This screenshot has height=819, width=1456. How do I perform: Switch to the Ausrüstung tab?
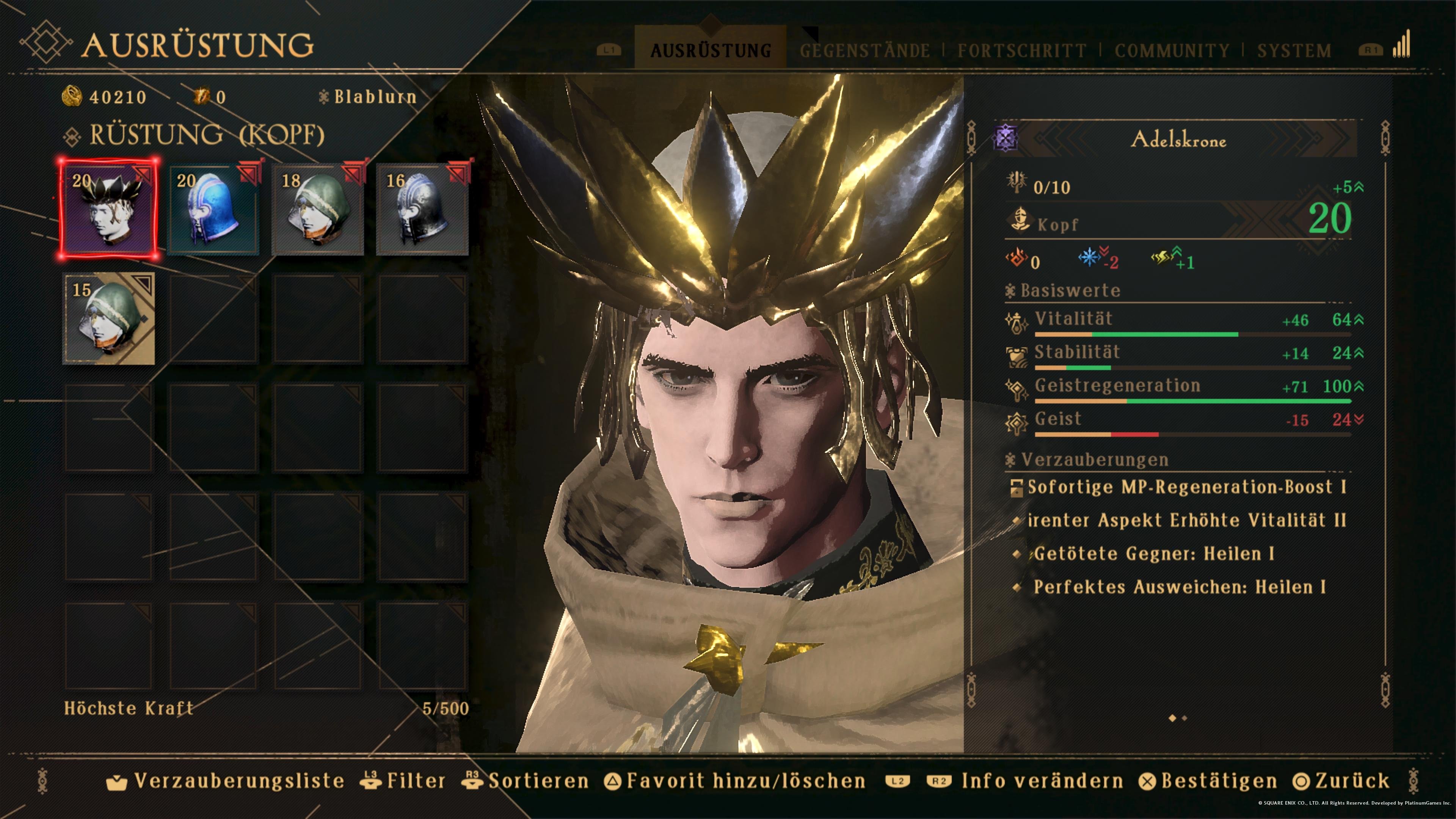(711, 50)
